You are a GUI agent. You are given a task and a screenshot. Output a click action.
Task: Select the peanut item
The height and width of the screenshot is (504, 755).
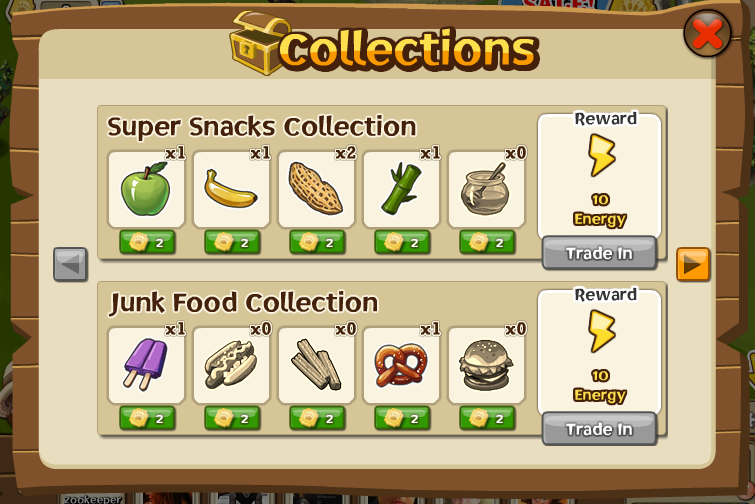click(x=316, y=189)
